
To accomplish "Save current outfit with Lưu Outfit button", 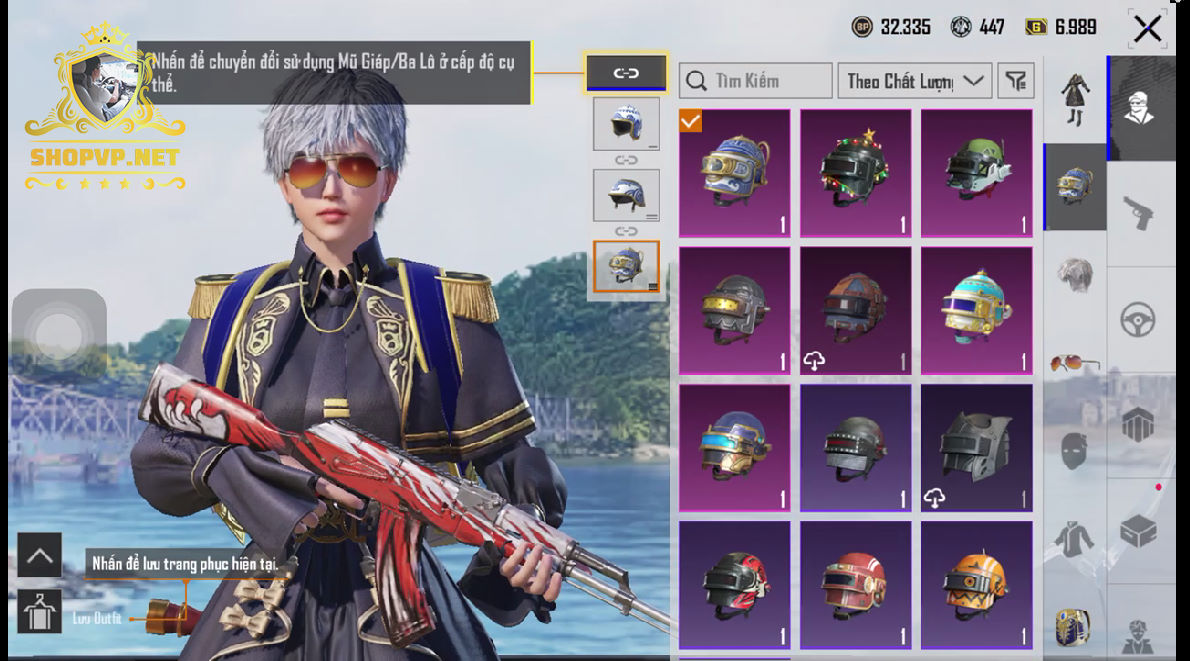I will point(40,611).
